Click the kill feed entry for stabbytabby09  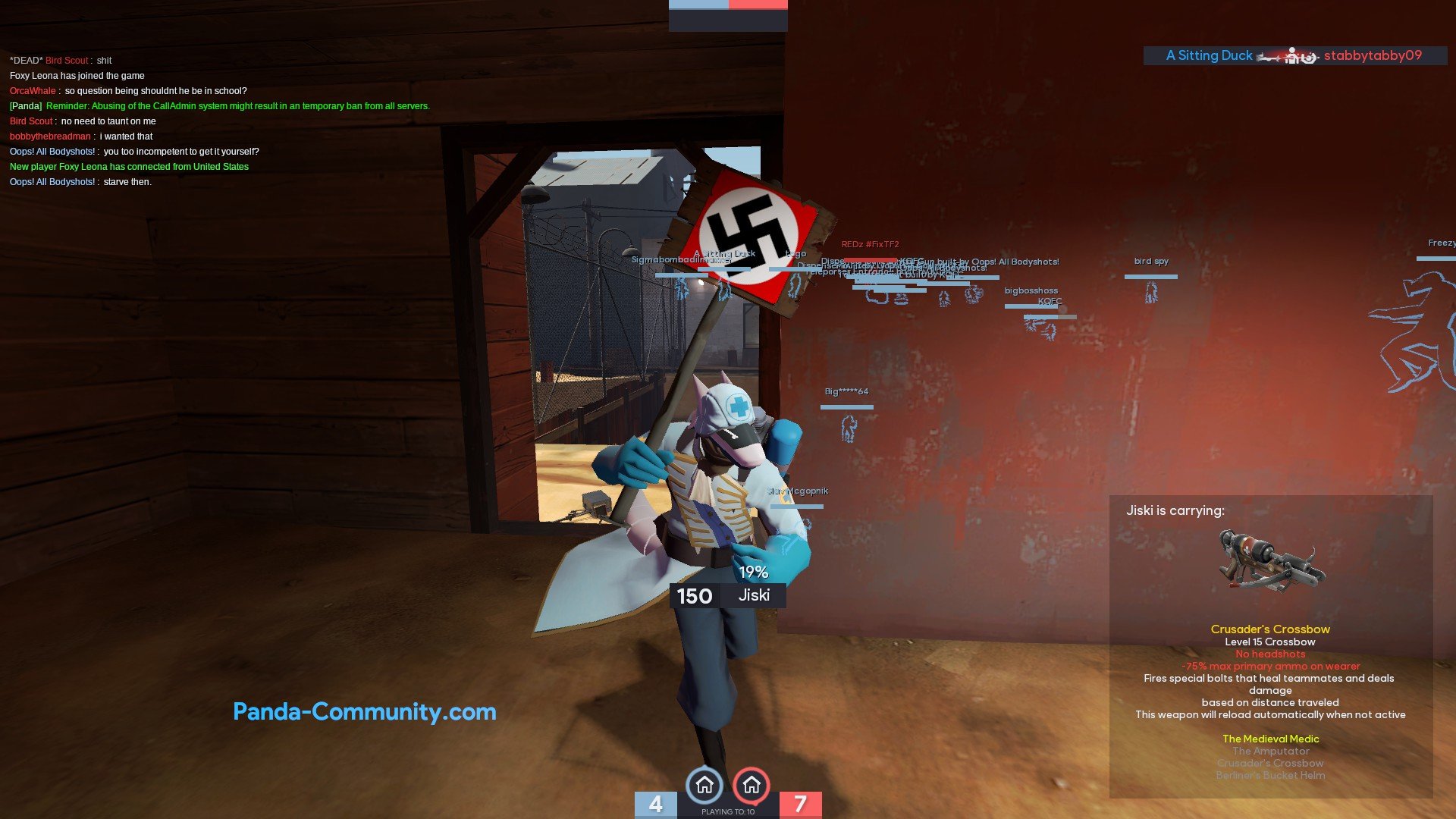[x=1294, y=55]
